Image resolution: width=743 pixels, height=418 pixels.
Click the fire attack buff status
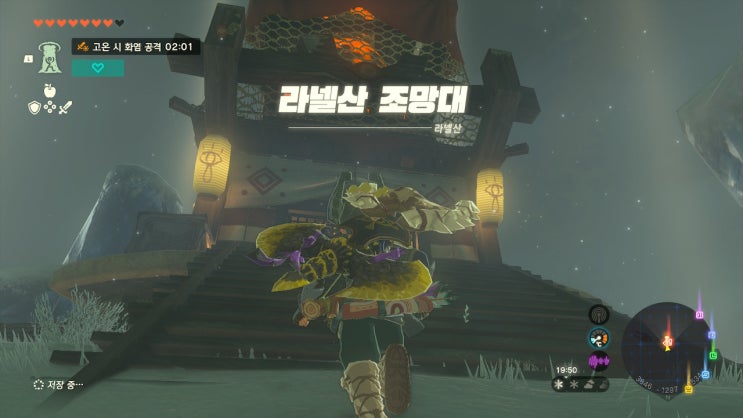[135, 46]
